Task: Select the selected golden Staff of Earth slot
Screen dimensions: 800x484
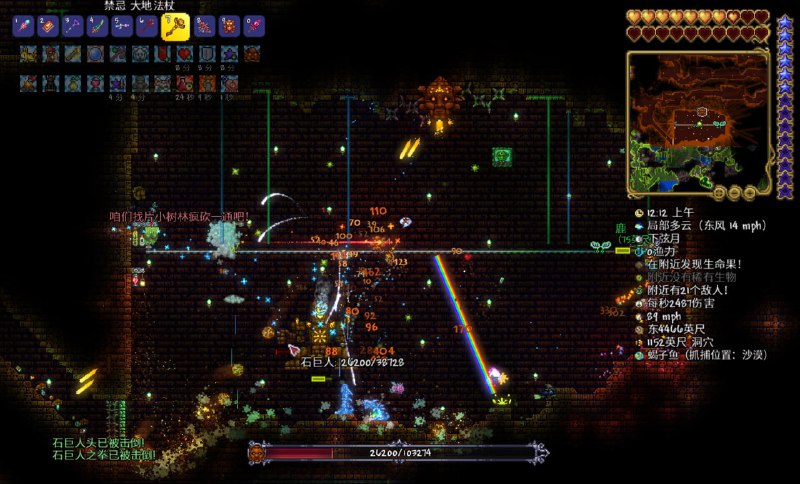Action: click(x=175, y=25)
